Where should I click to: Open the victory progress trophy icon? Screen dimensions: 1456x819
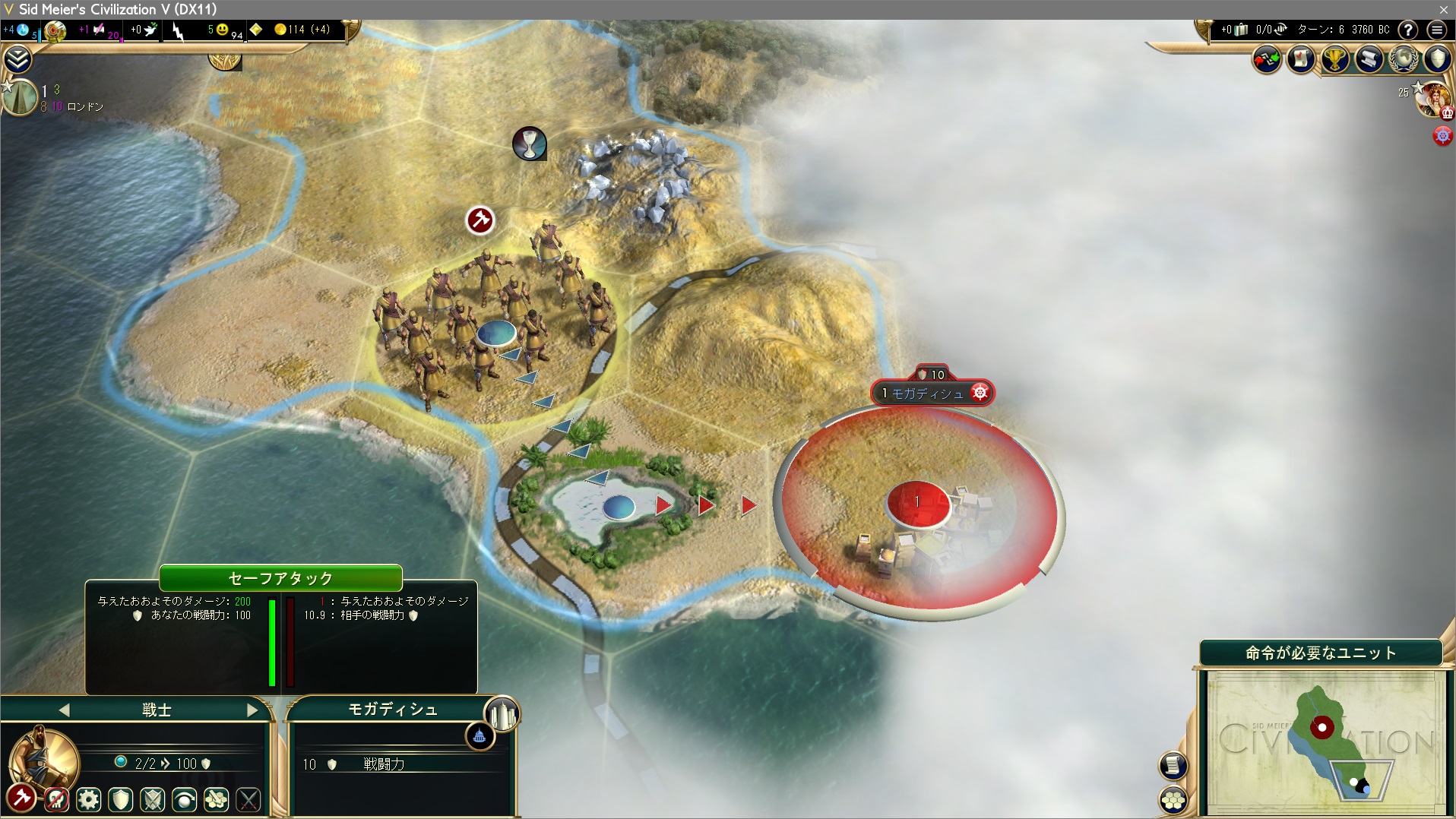click(x=1335, y=59)
